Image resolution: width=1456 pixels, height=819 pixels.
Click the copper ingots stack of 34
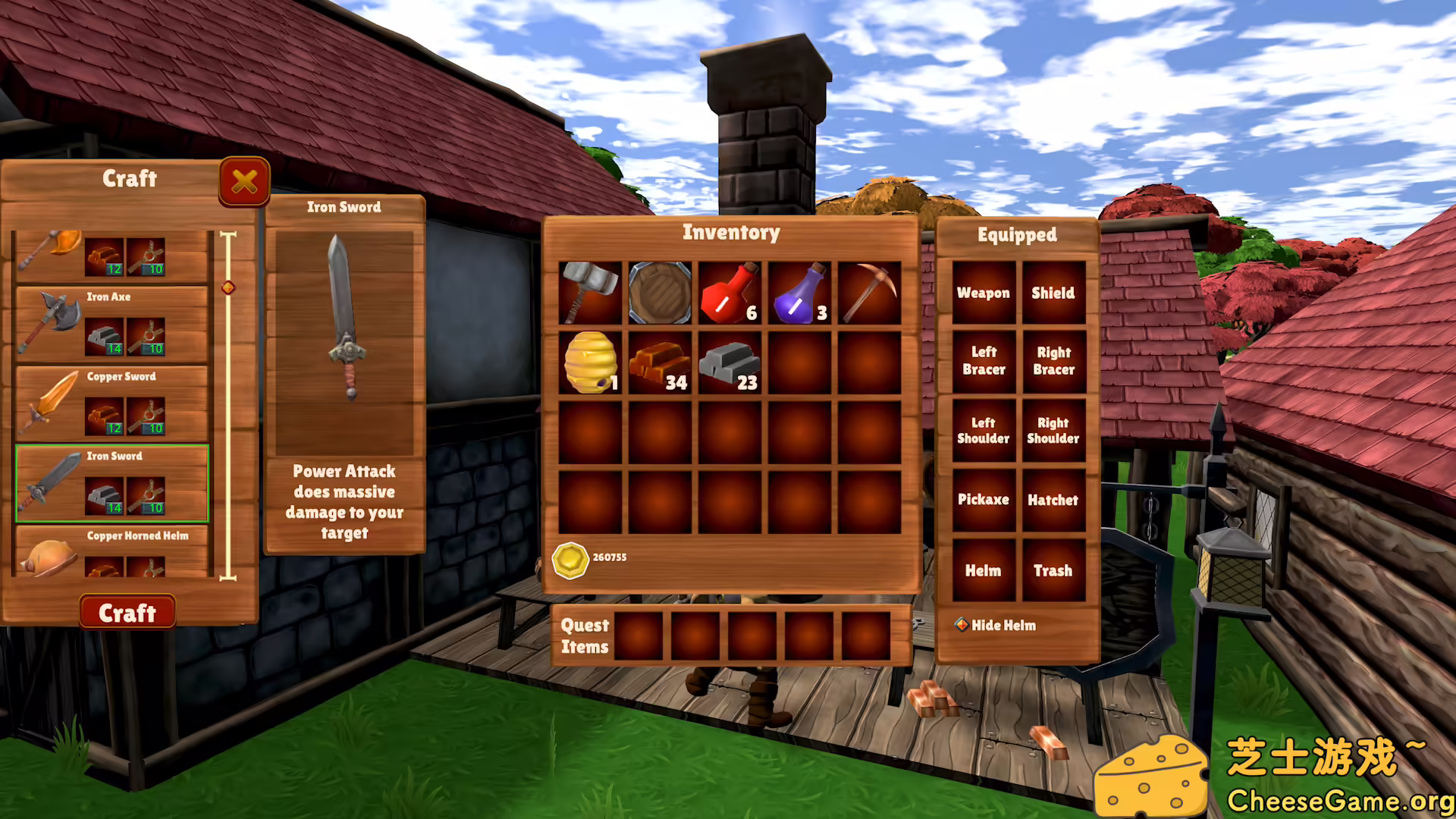pyautogui.click(x=660, y=363)
